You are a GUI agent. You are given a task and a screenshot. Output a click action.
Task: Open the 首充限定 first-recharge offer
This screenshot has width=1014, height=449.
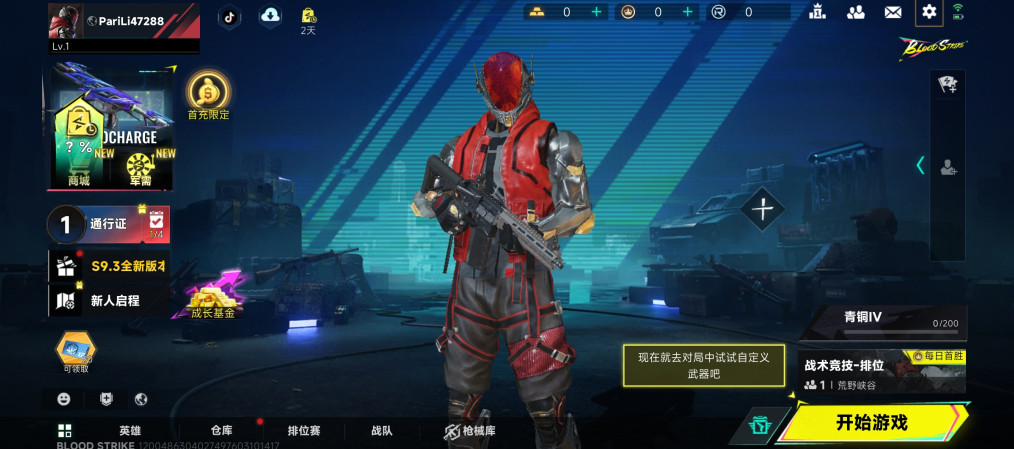[x=209, y=96]
